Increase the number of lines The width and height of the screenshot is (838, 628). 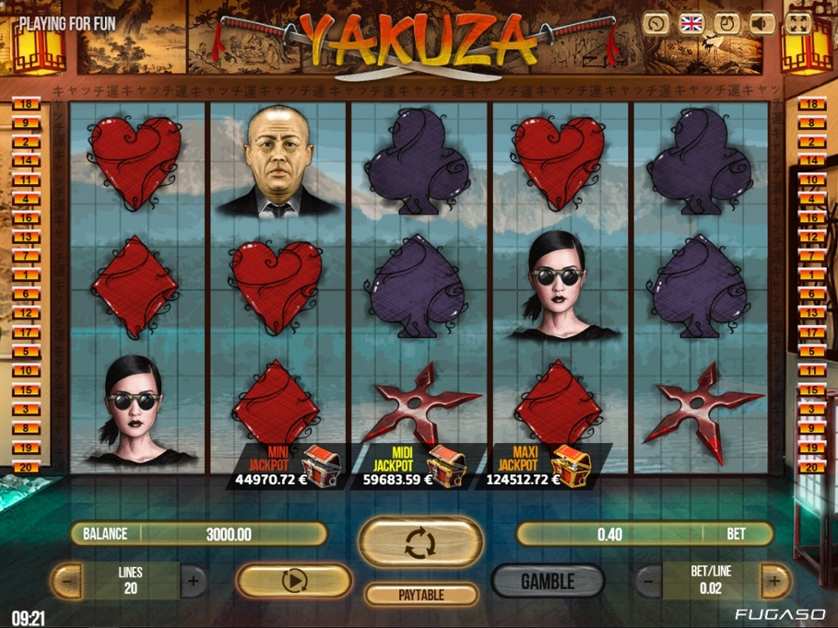click(x=193, y=580)
